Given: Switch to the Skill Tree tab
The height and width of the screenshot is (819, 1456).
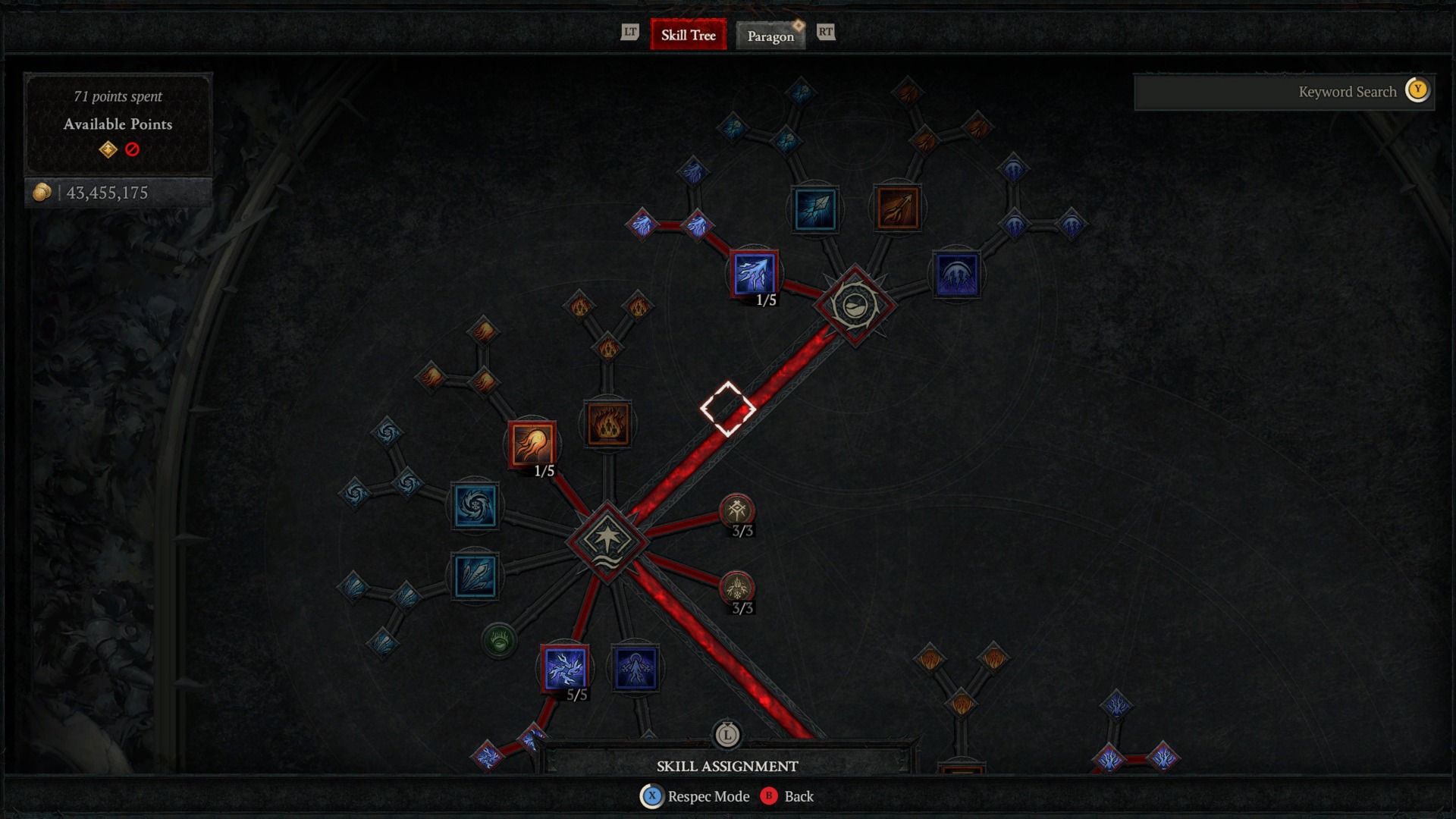Looking at the screenshot, I should point(688,35).
